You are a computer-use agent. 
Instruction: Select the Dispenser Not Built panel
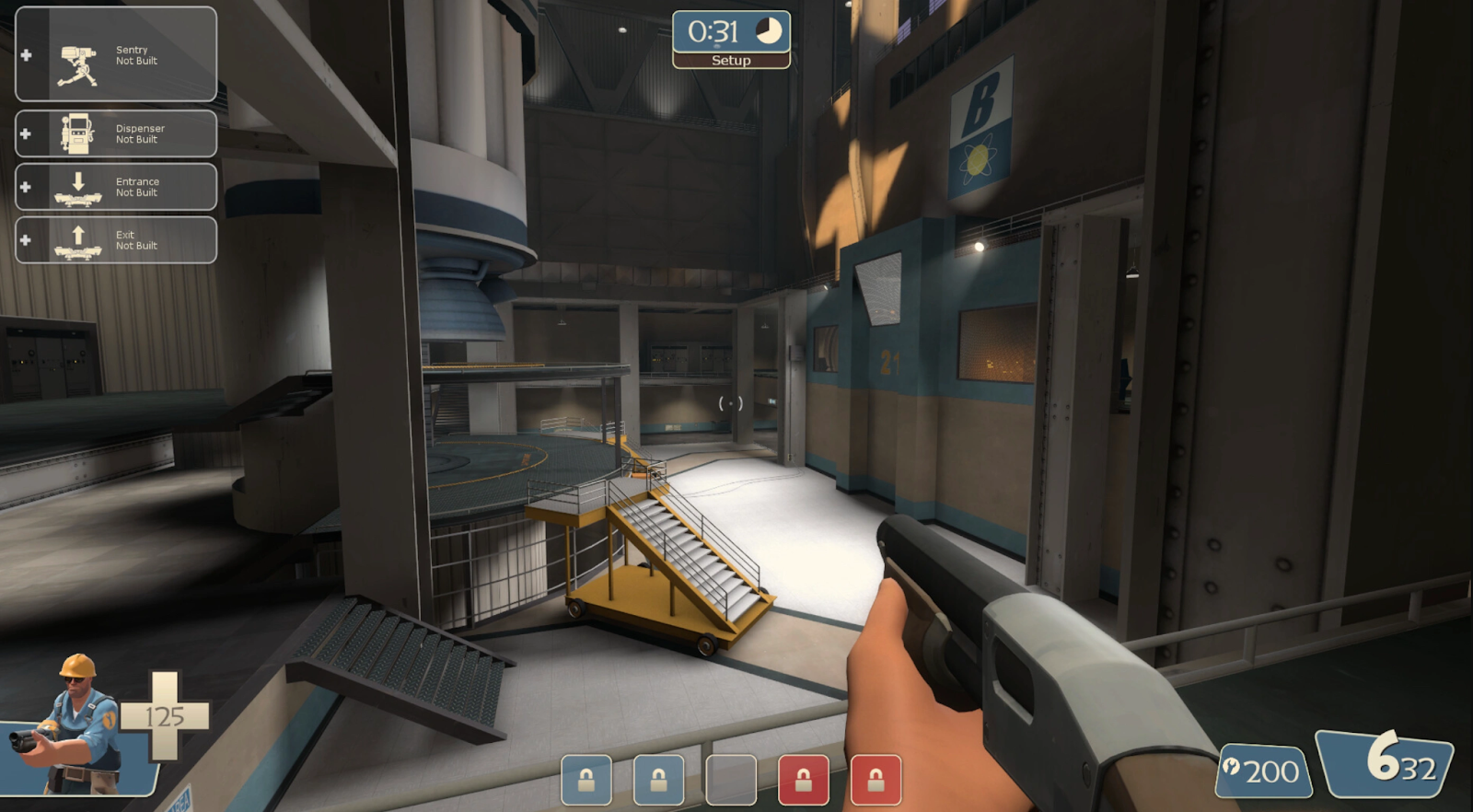(116, 134)
